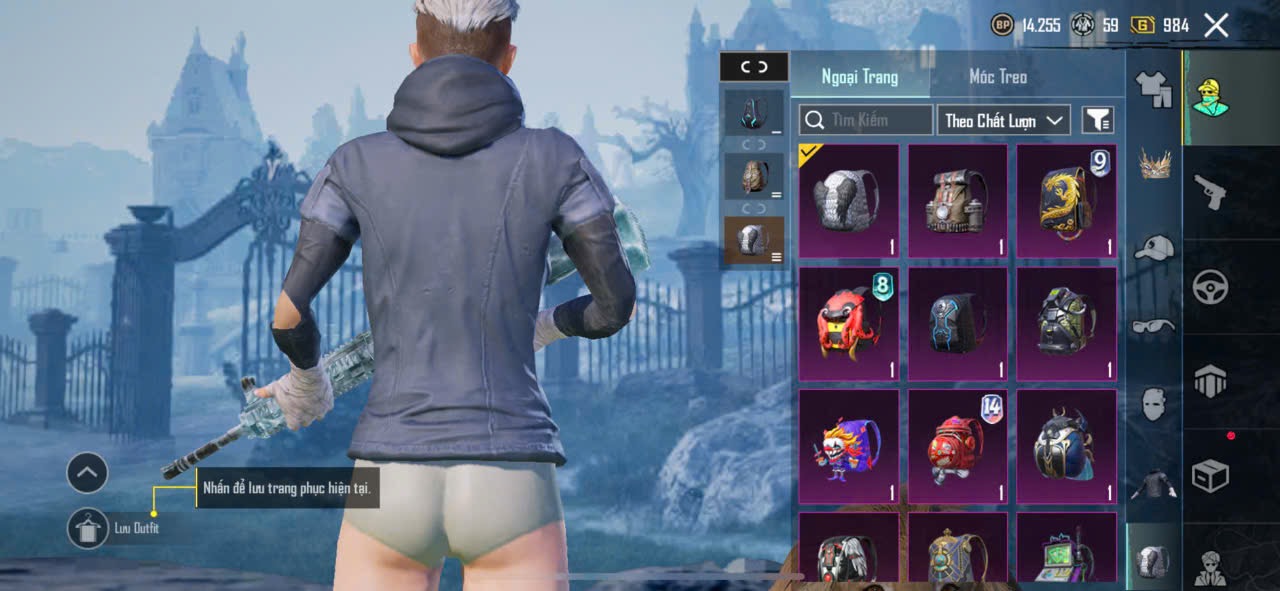Select the silver armored backpack with checkmark

coord(849,201)
